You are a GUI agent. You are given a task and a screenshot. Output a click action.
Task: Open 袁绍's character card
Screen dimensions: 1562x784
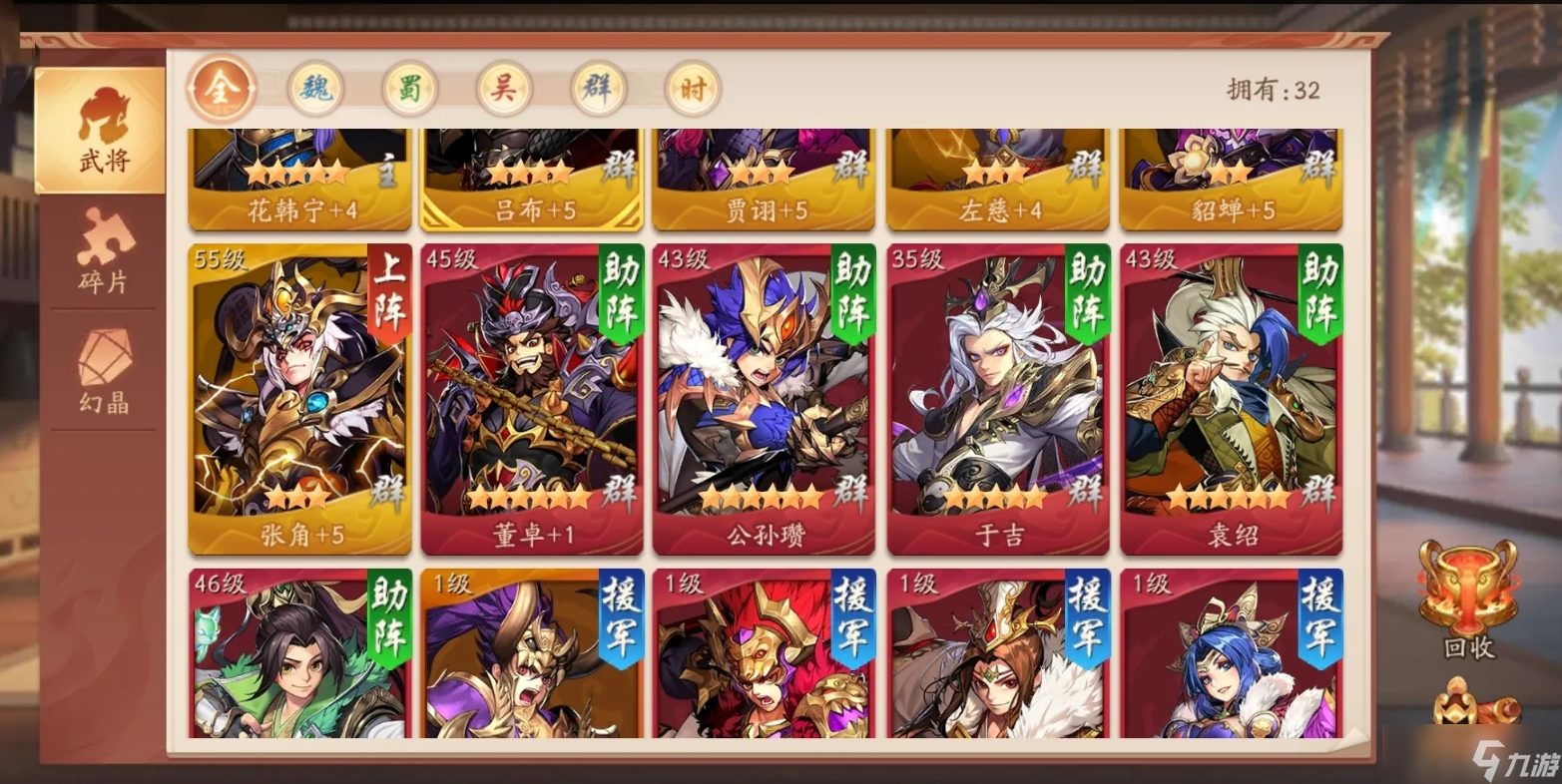1230,399
